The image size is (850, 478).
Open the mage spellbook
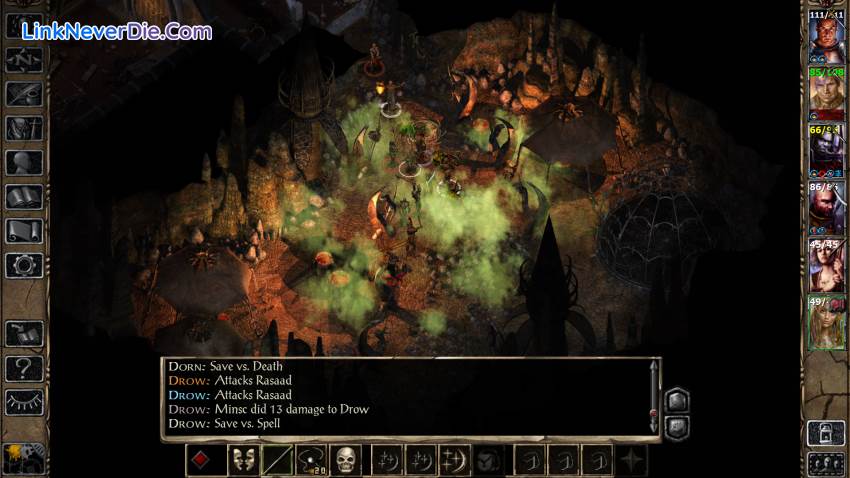coord(24,197)
